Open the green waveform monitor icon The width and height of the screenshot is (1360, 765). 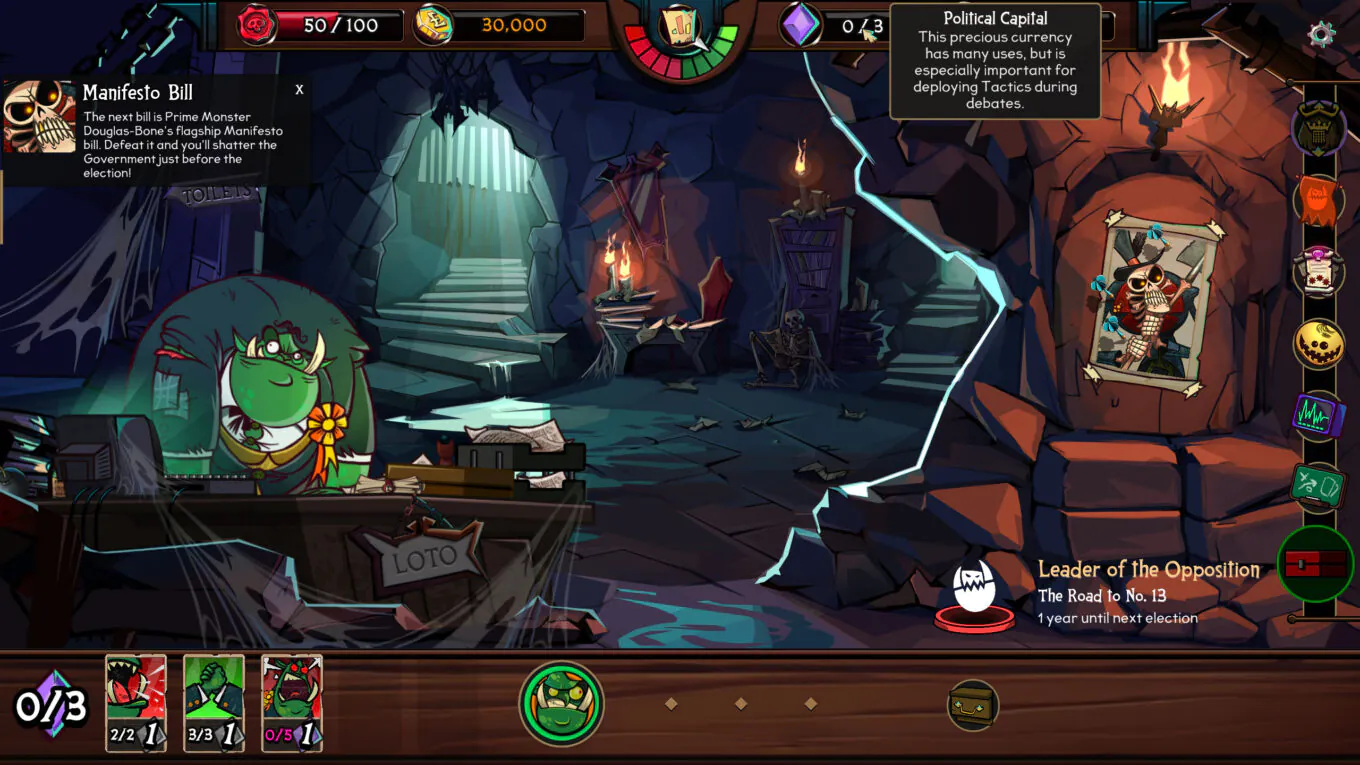pos(1319,415)
